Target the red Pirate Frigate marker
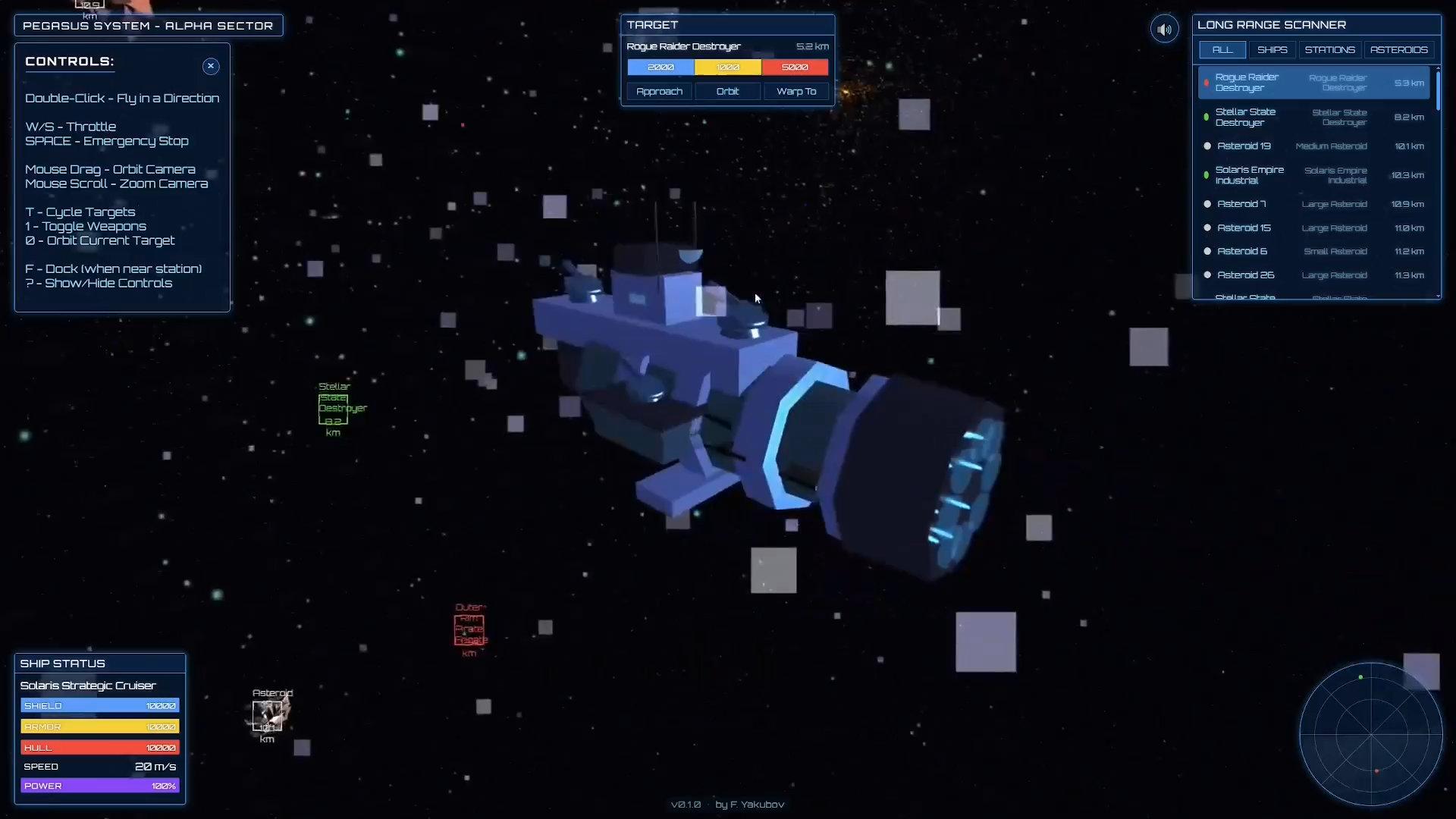Screen dimensions: 1456x819 (x=469, y=630)
